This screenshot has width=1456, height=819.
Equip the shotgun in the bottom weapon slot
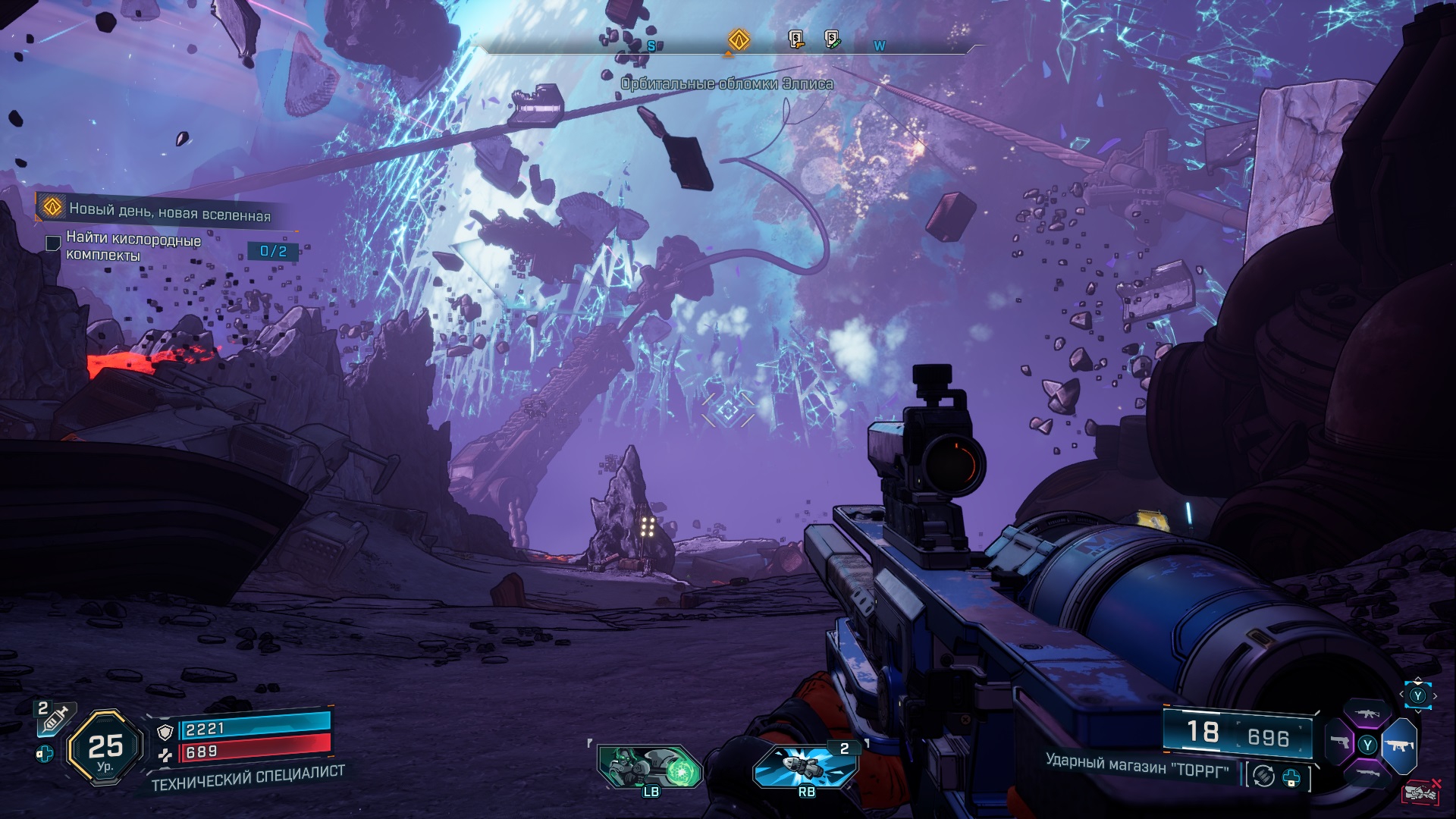click(x=1367, y=773)
